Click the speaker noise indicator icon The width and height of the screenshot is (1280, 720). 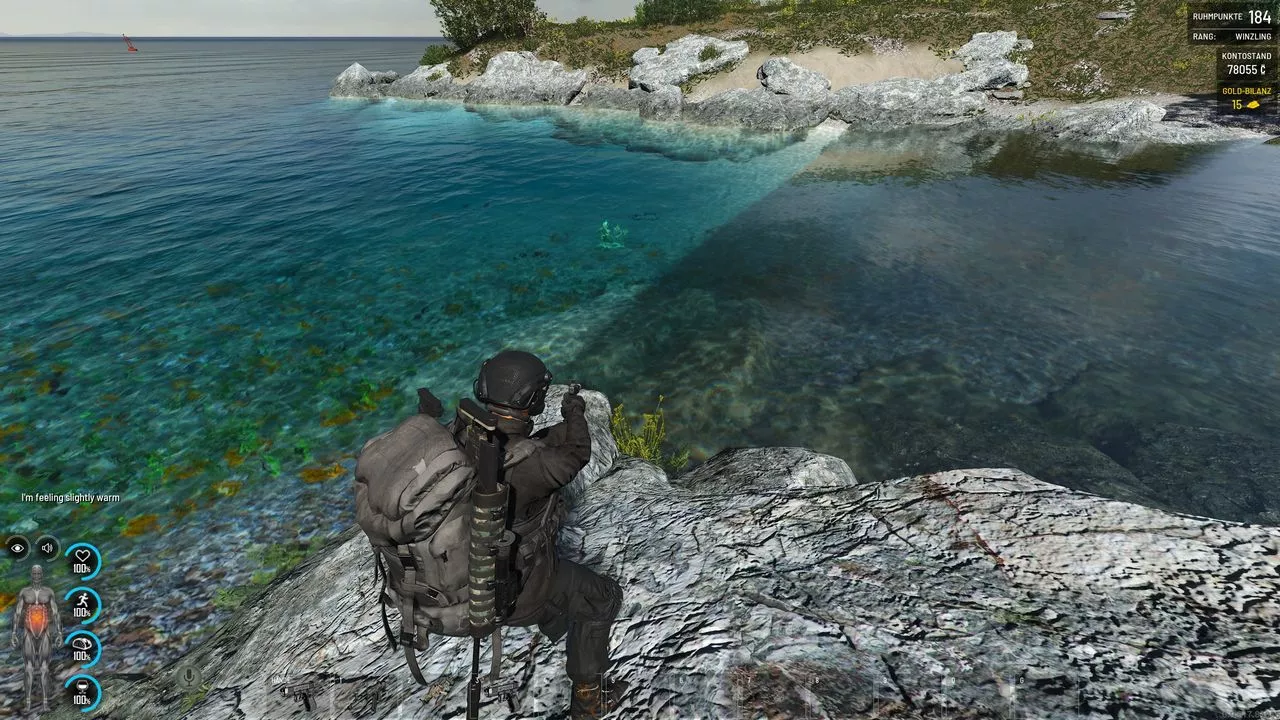click(x=47, y=547)
